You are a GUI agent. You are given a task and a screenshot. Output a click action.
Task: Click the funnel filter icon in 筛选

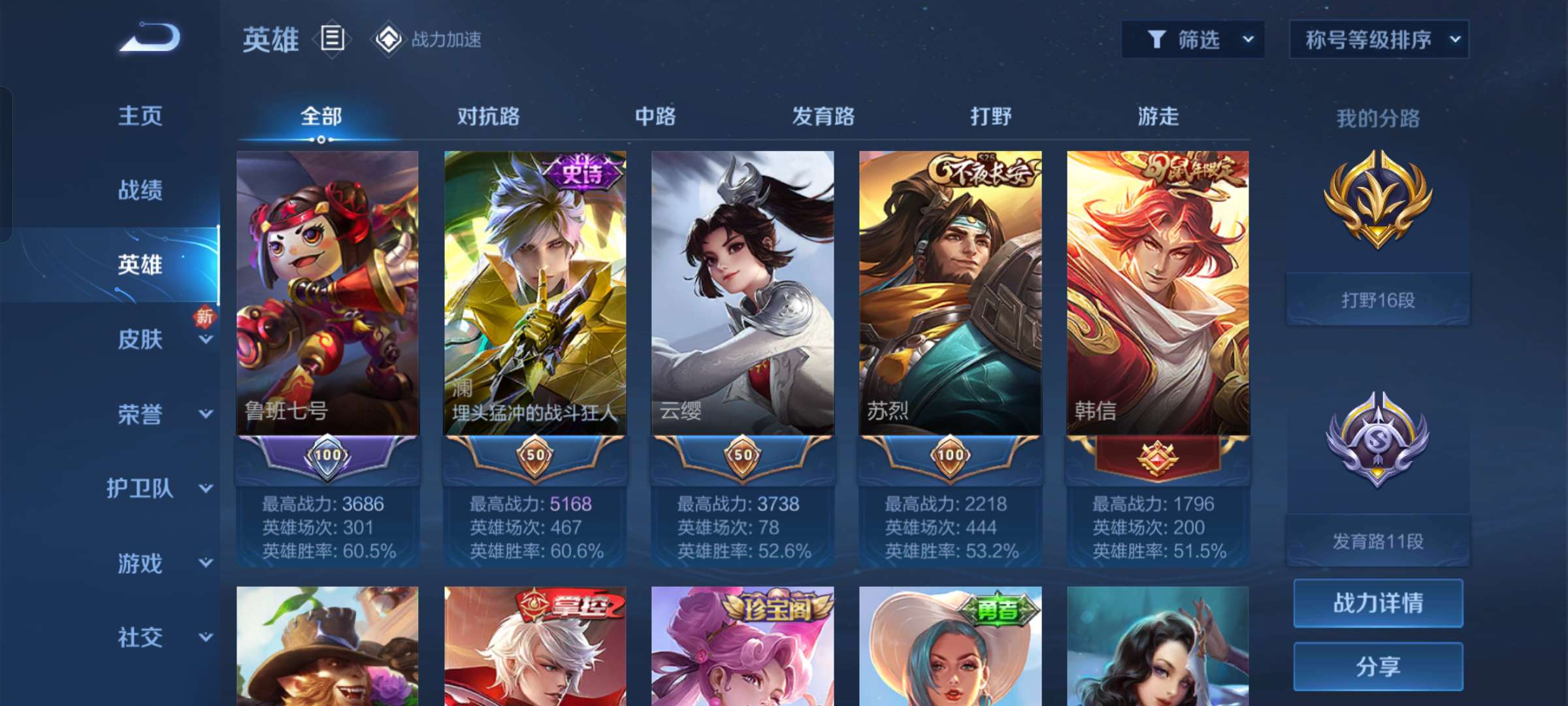tap(1158, 39)
